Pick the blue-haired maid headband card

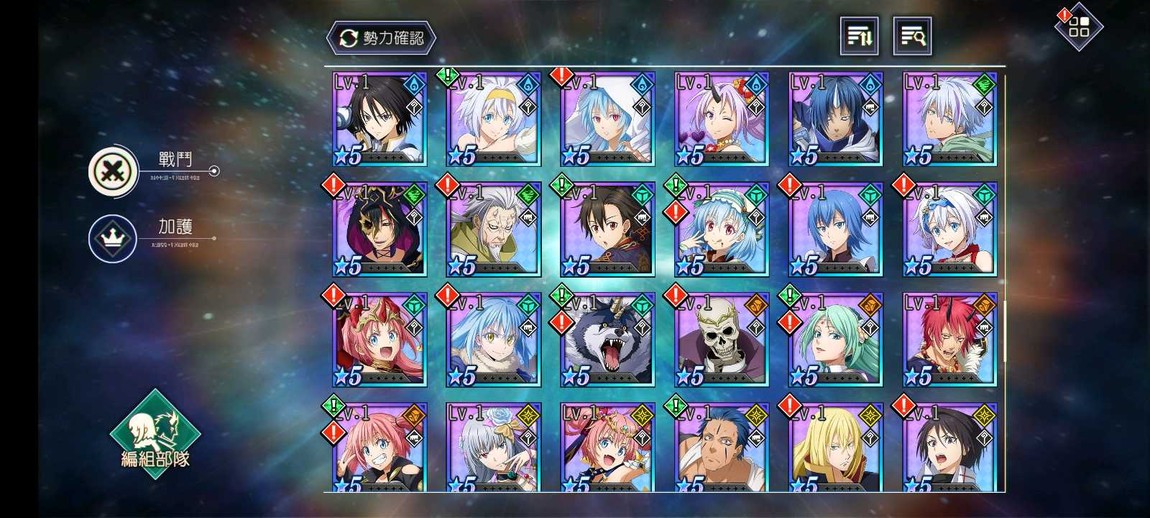pyautogui.click(x=722, y=230)
